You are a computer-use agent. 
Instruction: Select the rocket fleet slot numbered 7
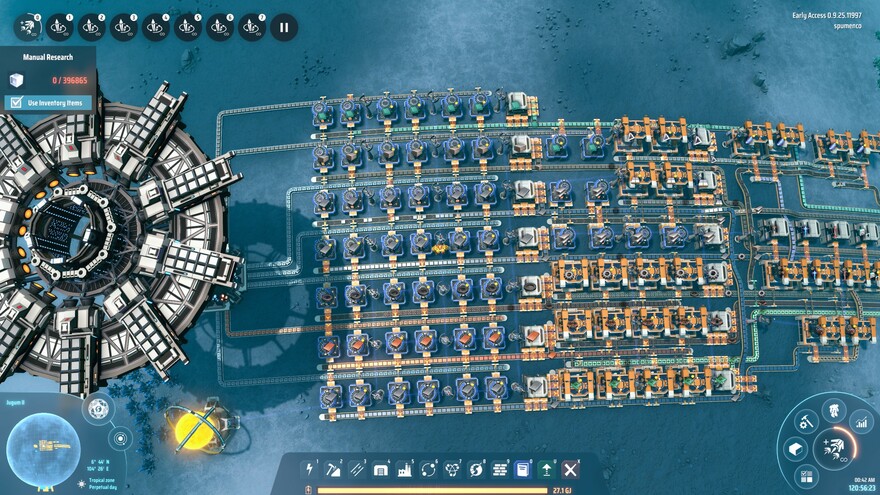(252, 27)
